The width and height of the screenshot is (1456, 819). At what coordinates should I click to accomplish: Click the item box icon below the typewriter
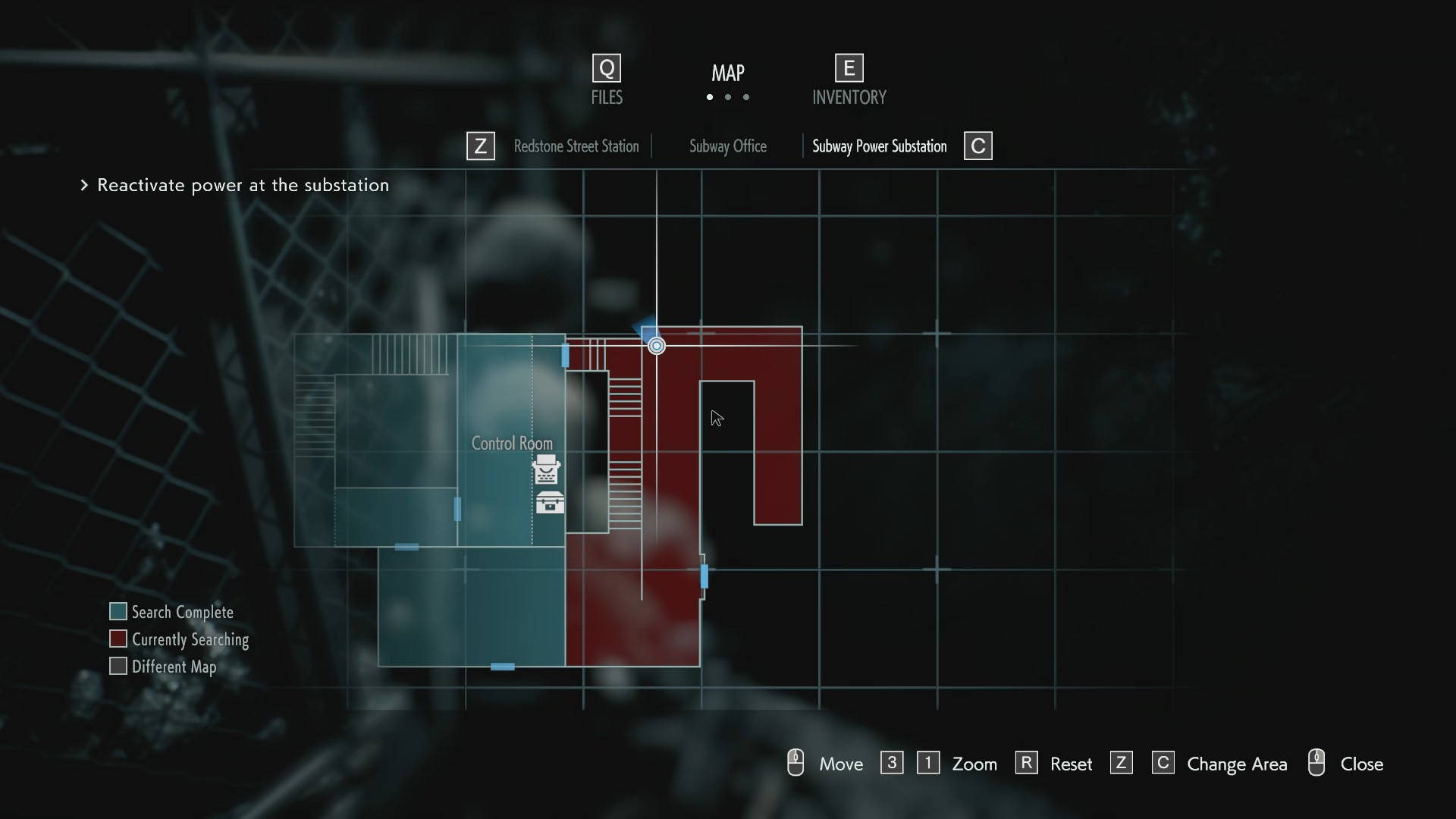point(549,502)
